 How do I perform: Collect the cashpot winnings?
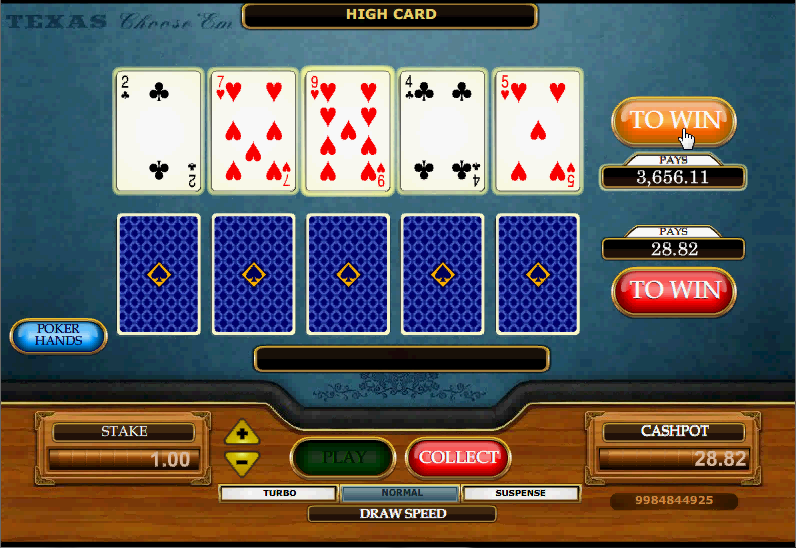(458, 458)
